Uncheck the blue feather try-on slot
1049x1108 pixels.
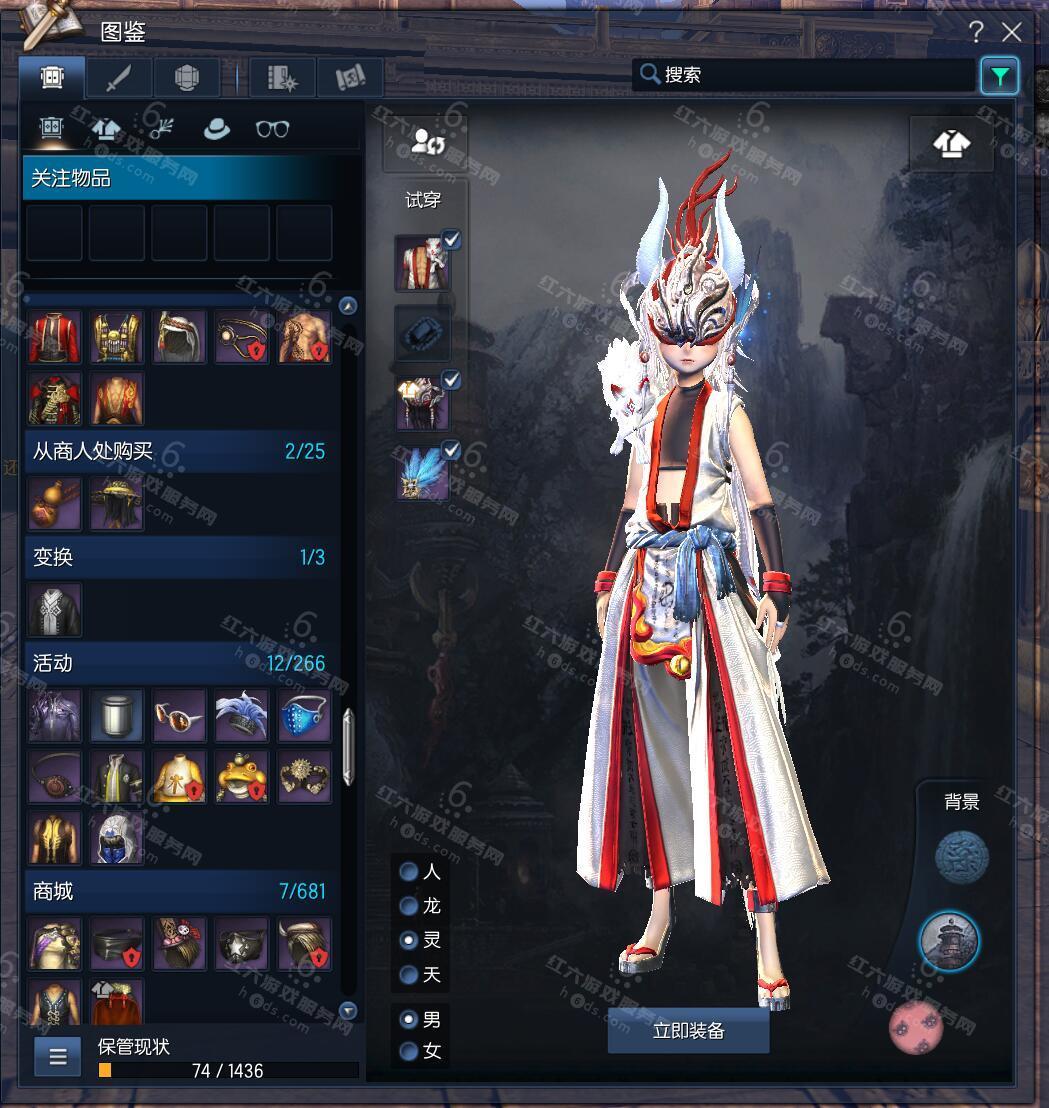click(452, 451)
